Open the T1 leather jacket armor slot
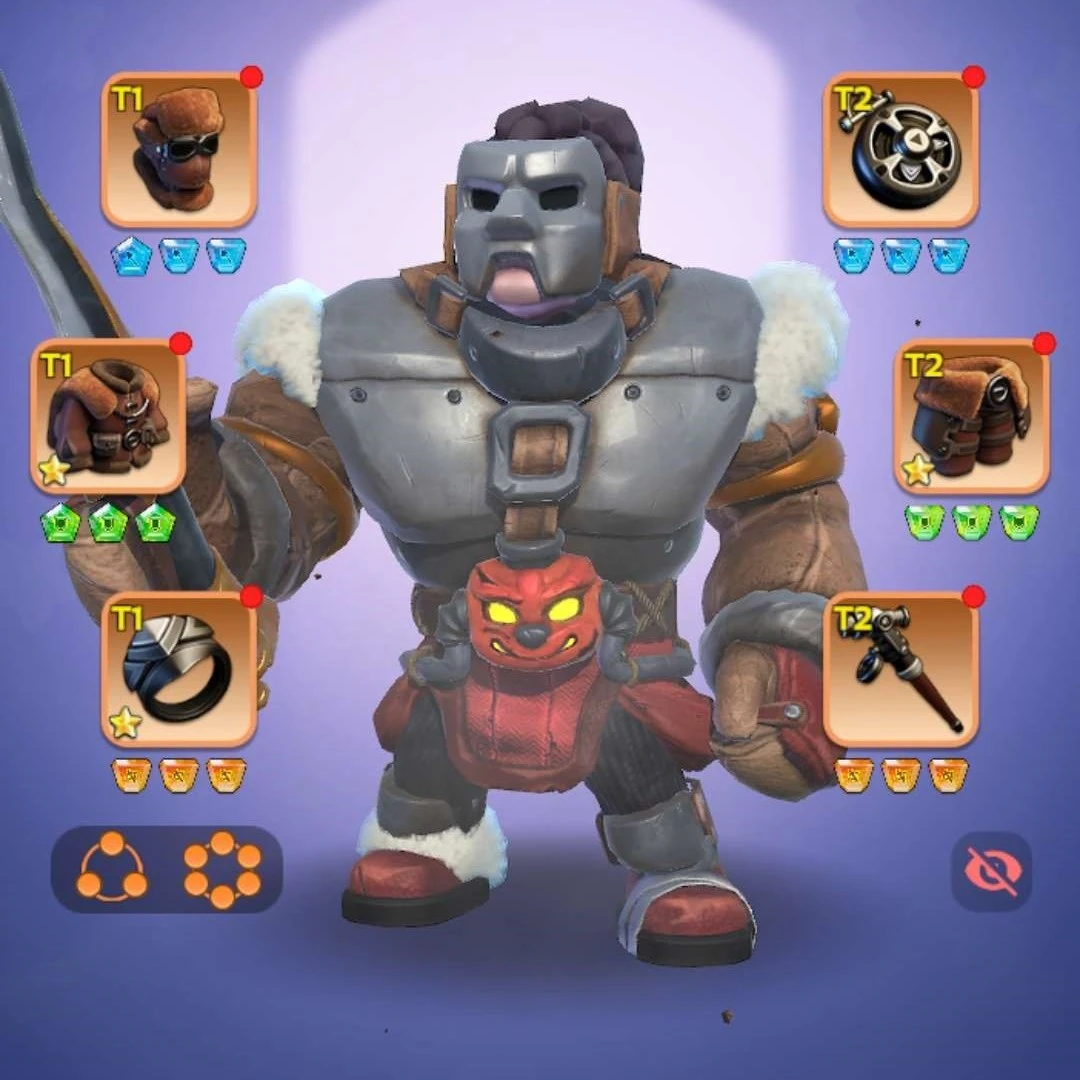 click(109, 416)
